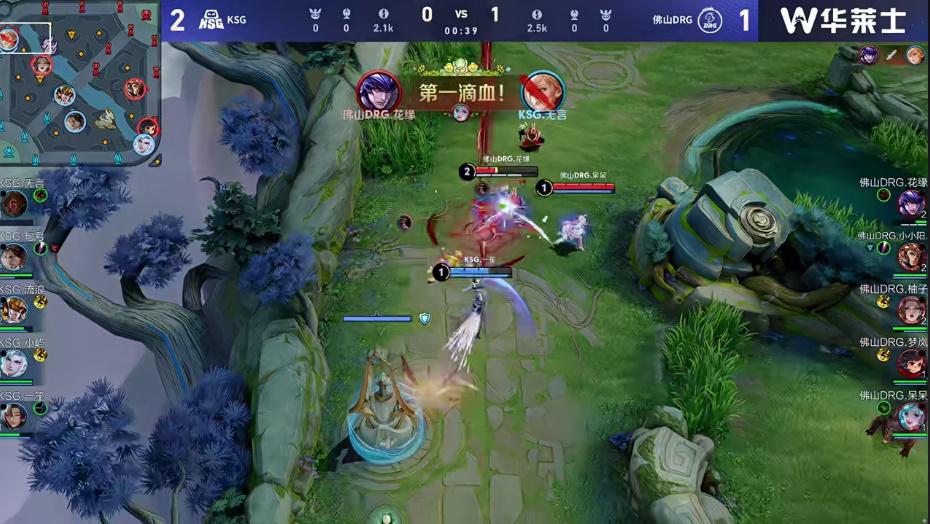The width and height of the screenshot is (930, 524).
Task: Select 佛山DRG.梦岚 player portrait
Action: pyautogui.click(x=911, y=363)
